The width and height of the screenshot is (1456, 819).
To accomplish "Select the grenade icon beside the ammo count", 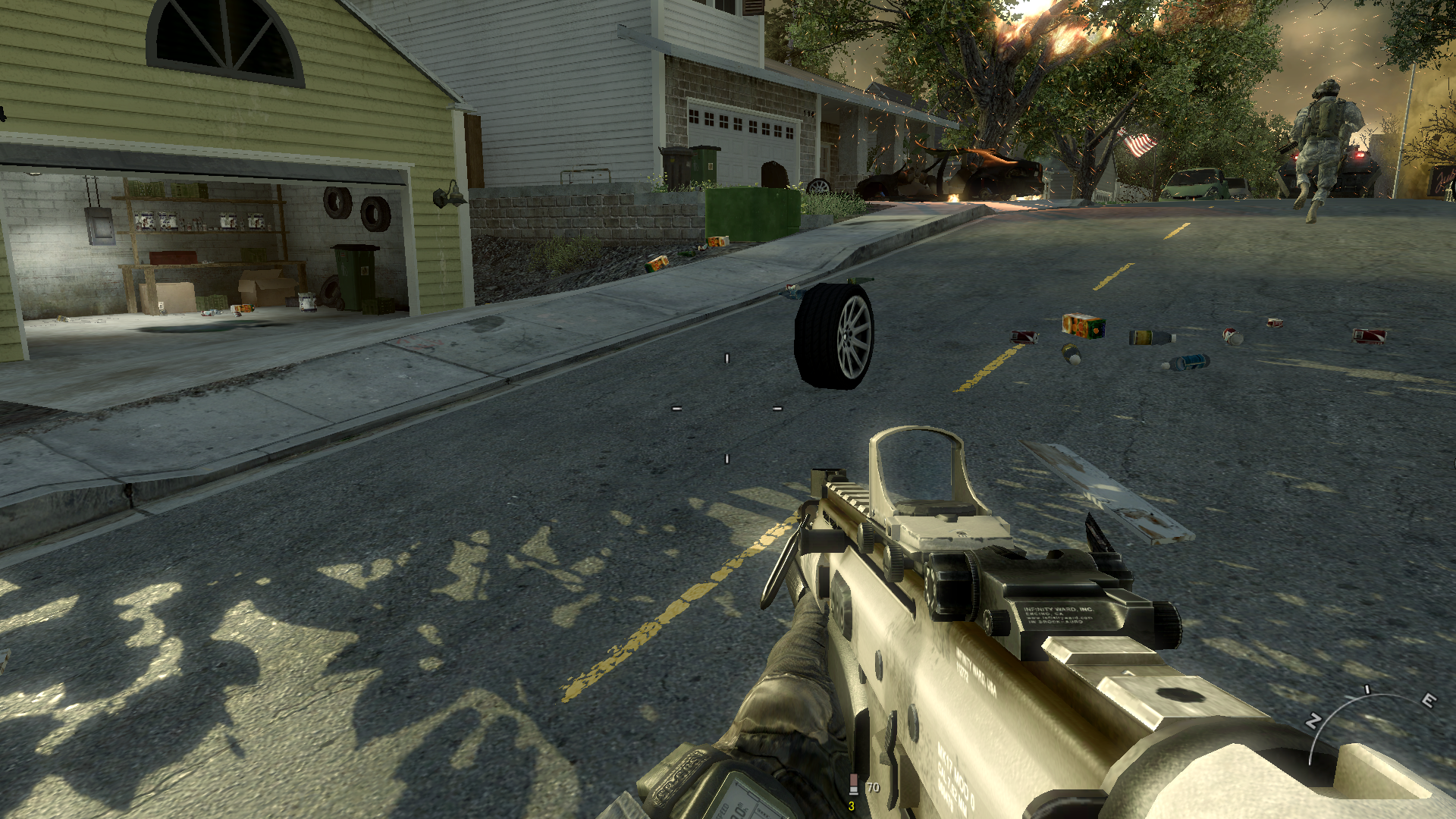I will [853, 785].
